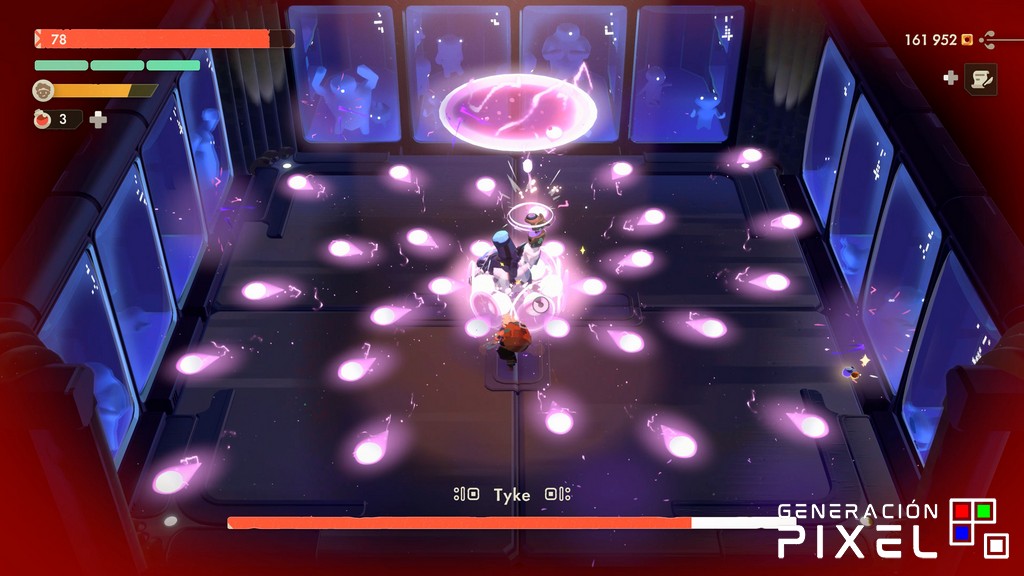
Task: Click the Generación Pixel watermark logo
Action: point(893,529)
